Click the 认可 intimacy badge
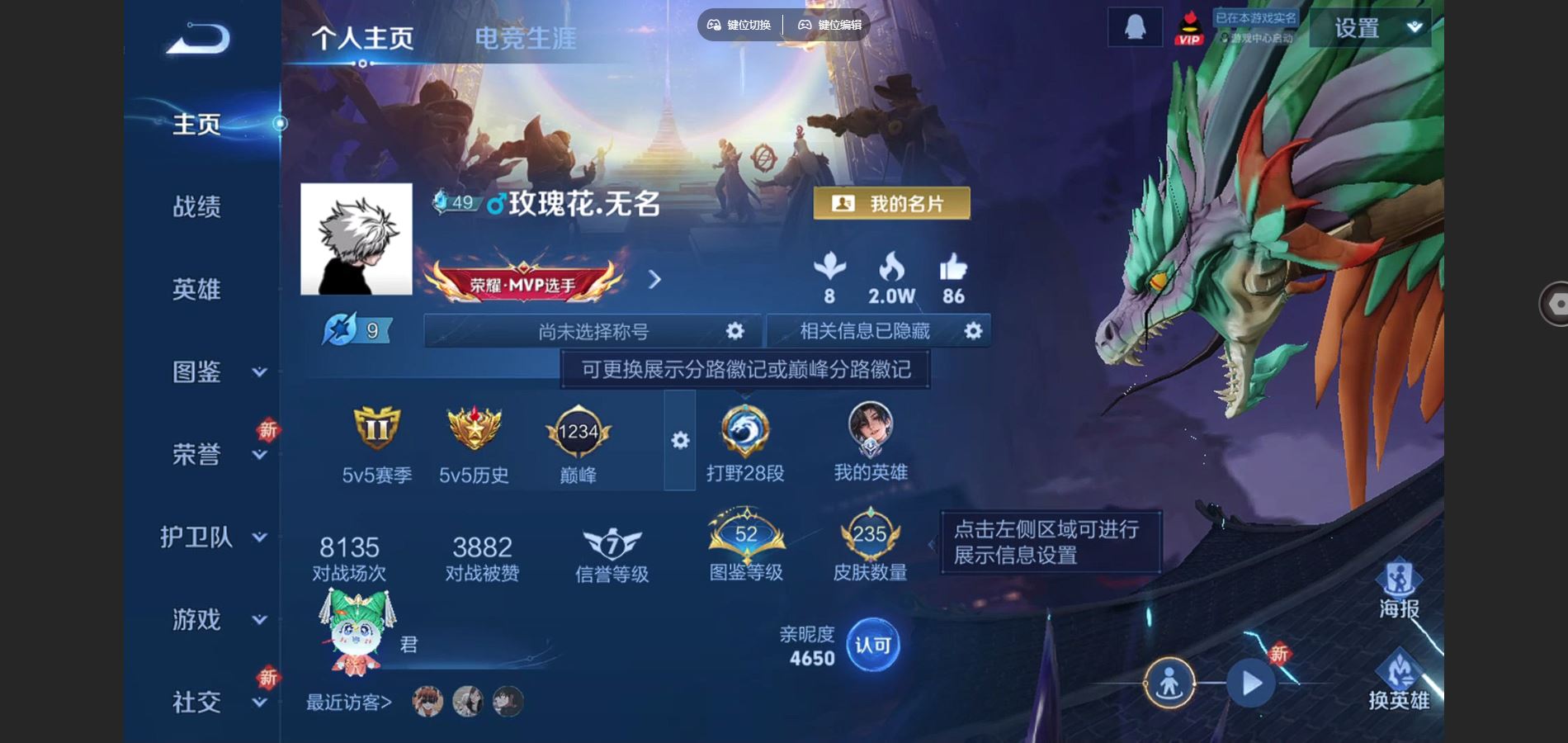This screenshot has height=743, width=1568. click(874, 646)
